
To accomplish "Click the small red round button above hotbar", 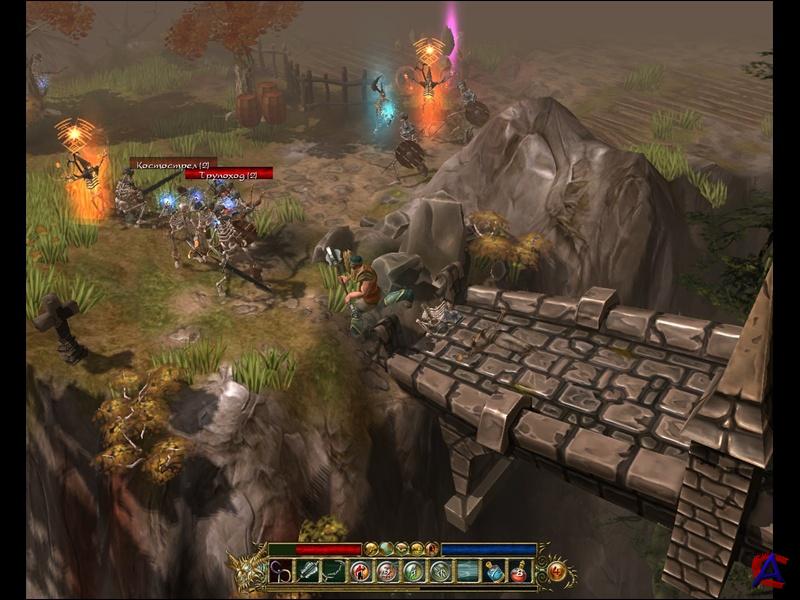I will (432, 549).
